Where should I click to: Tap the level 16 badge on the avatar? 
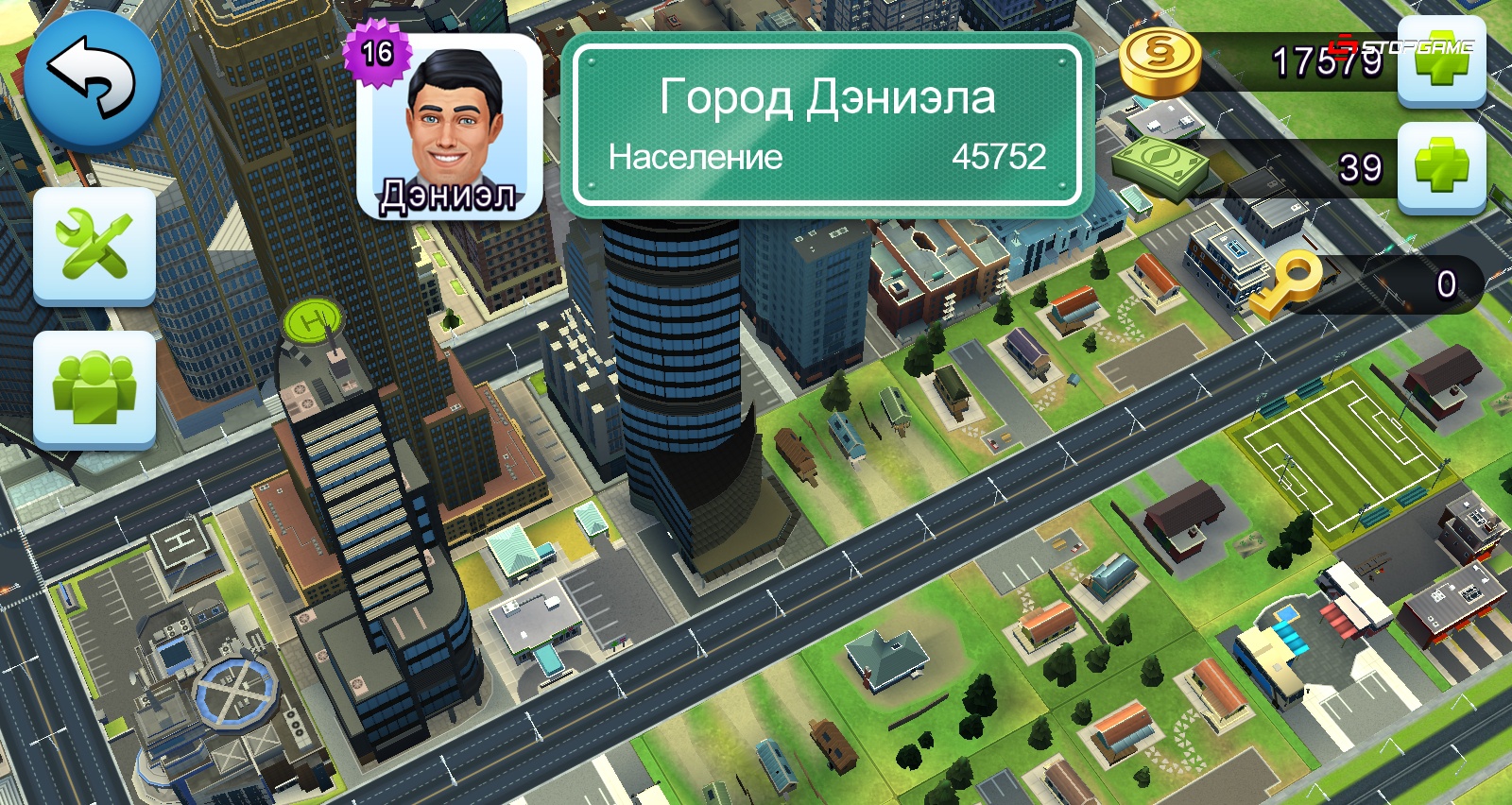377,52
